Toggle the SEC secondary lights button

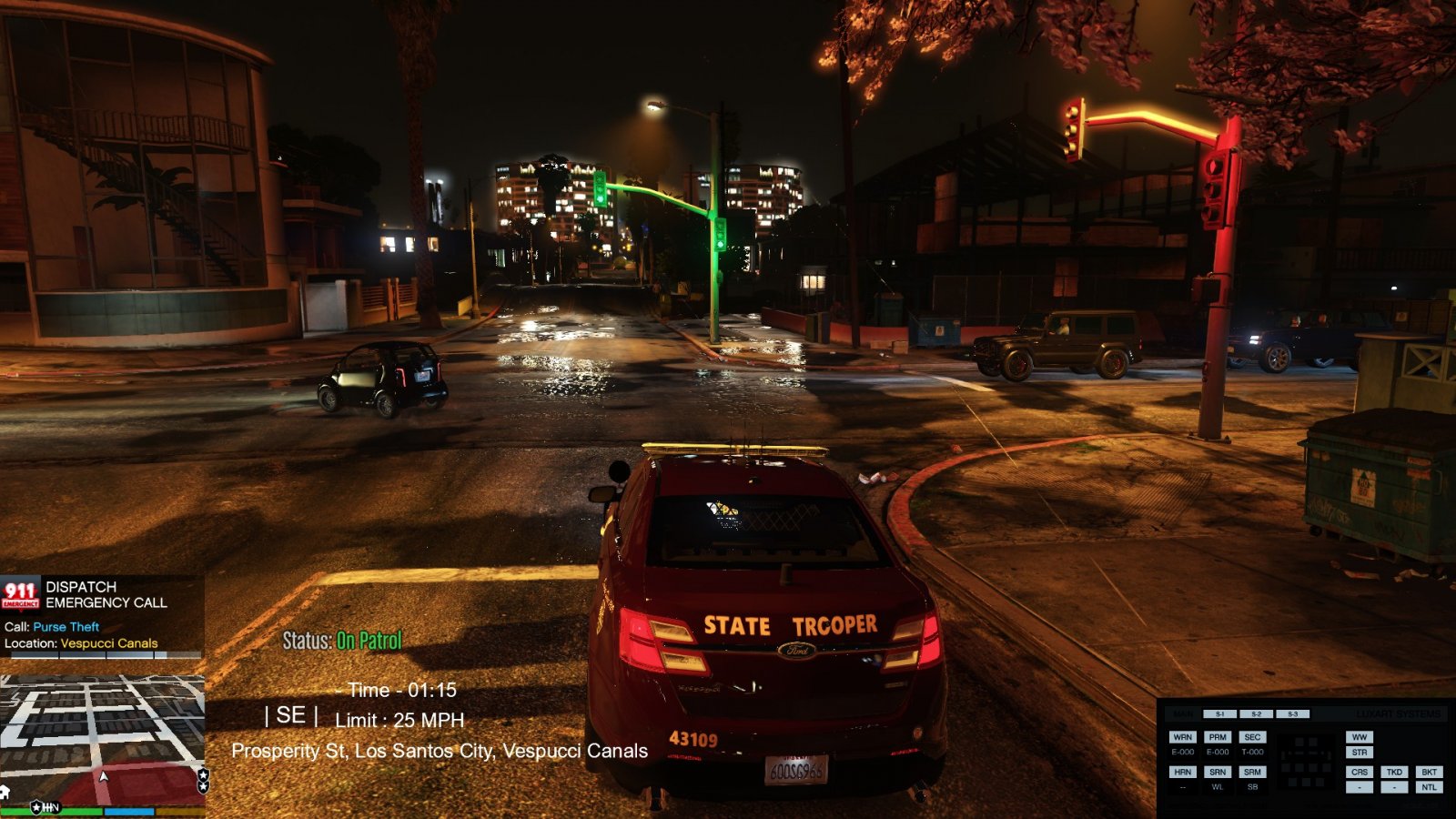tap(1252, 737)
